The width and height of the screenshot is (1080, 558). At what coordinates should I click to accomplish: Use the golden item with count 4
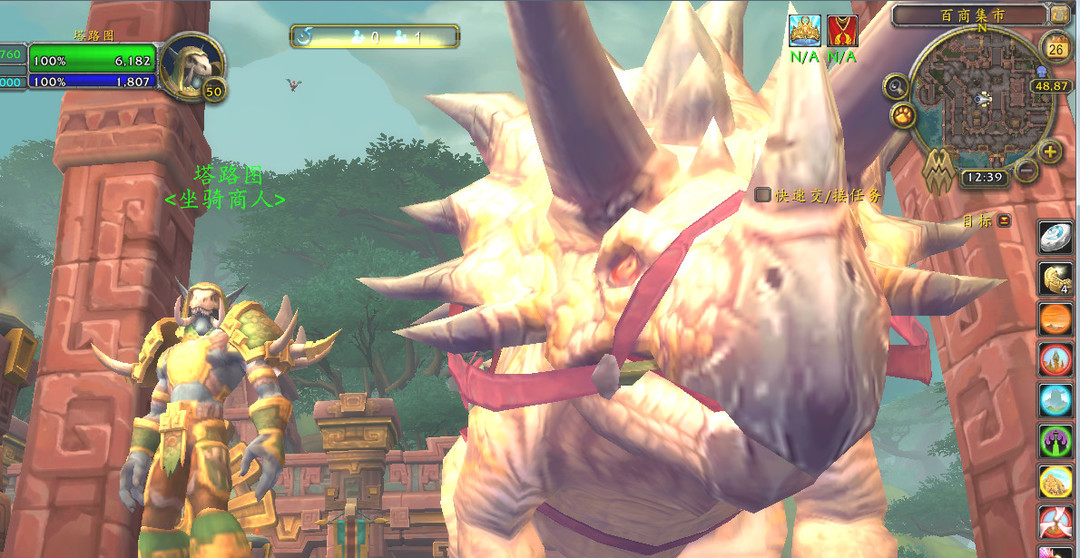coord(1056,279)
